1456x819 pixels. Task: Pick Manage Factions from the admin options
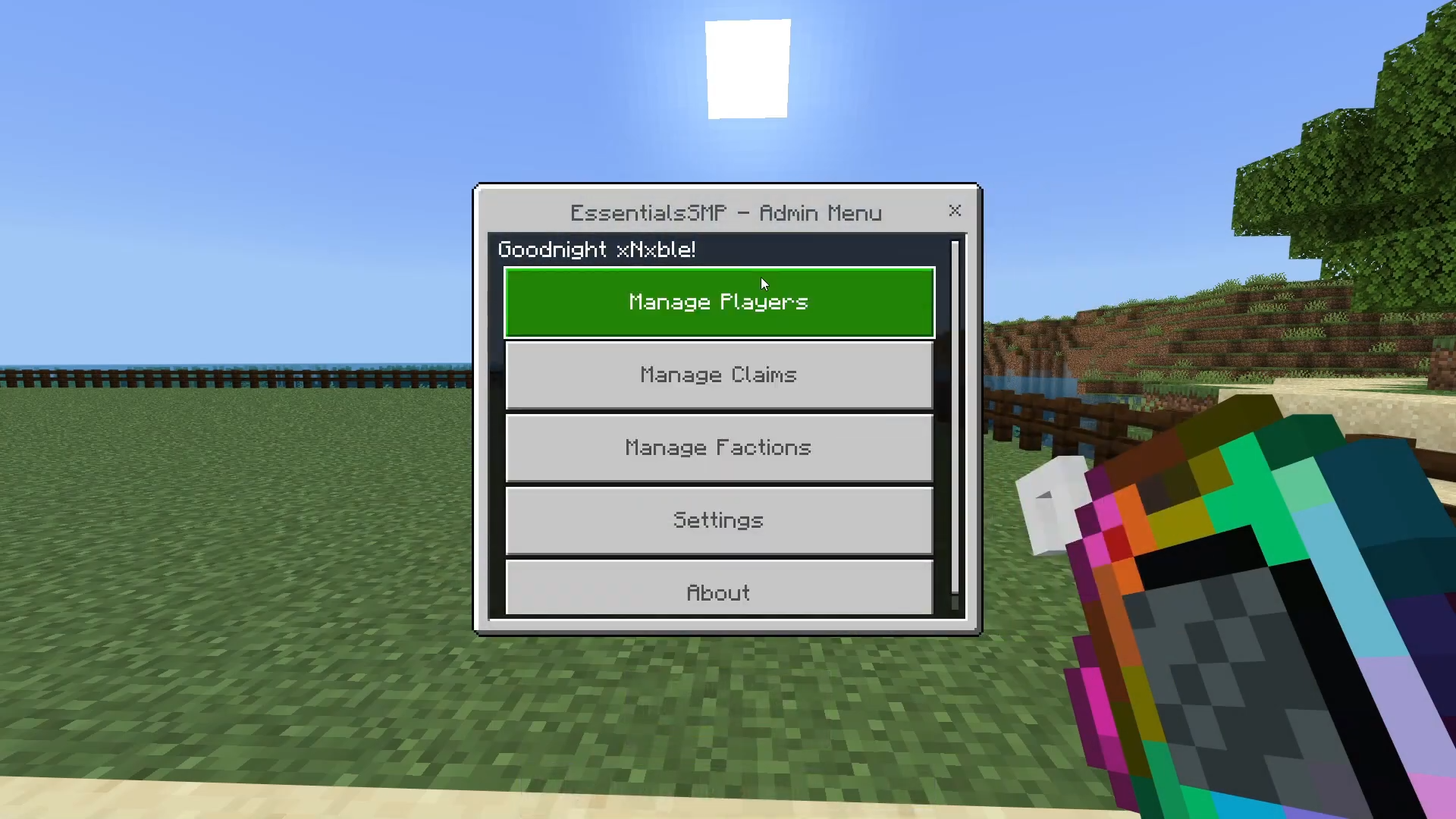point(718,447)
